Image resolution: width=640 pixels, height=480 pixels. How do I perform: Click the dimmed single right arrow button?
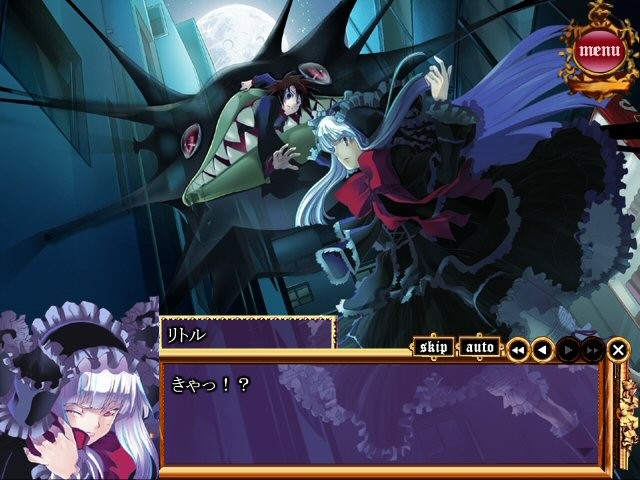click(568, 349)
